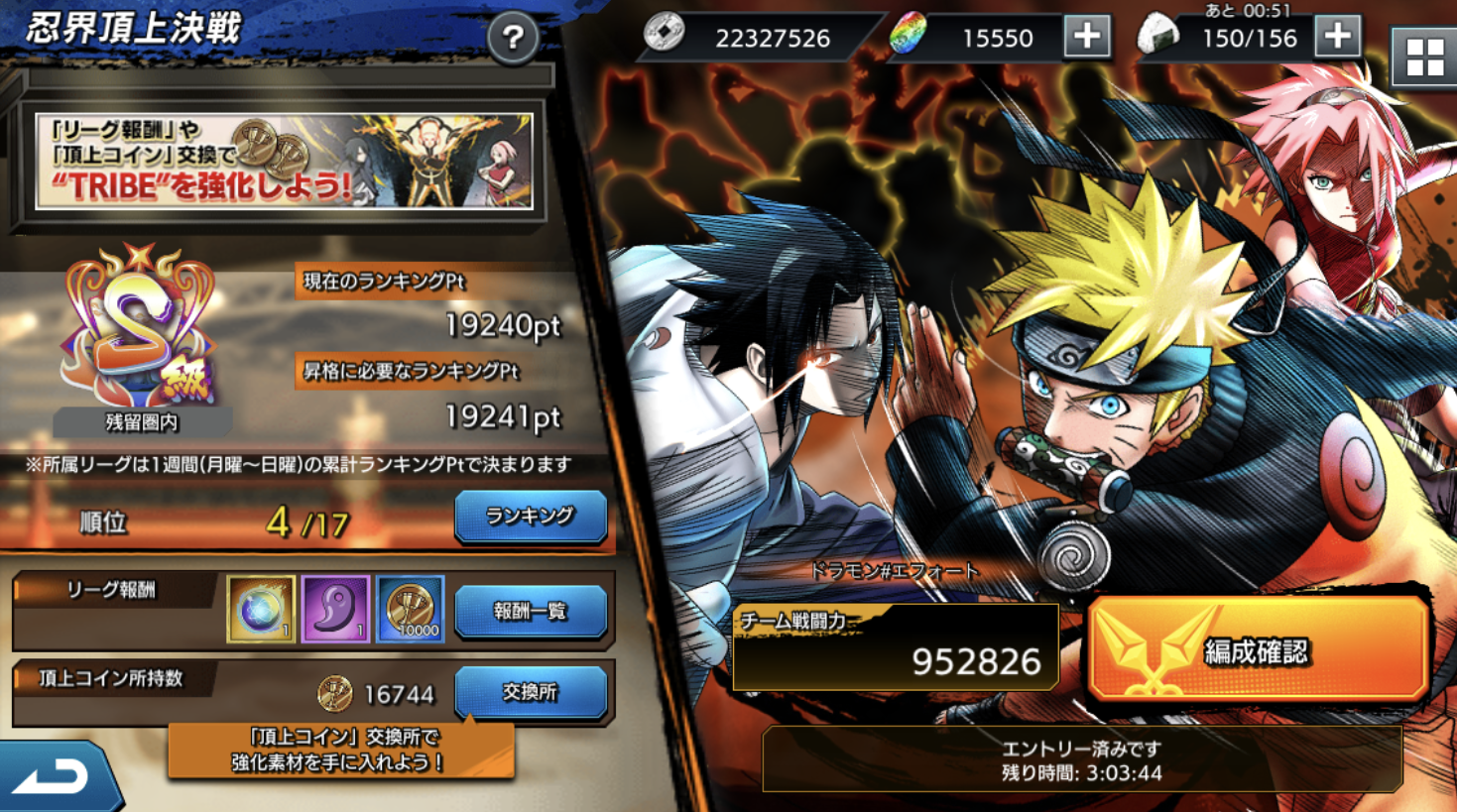Refill rice ball stamina with the plus button
Viewport: 1457px width, 812px height.
click(1337, 38)
